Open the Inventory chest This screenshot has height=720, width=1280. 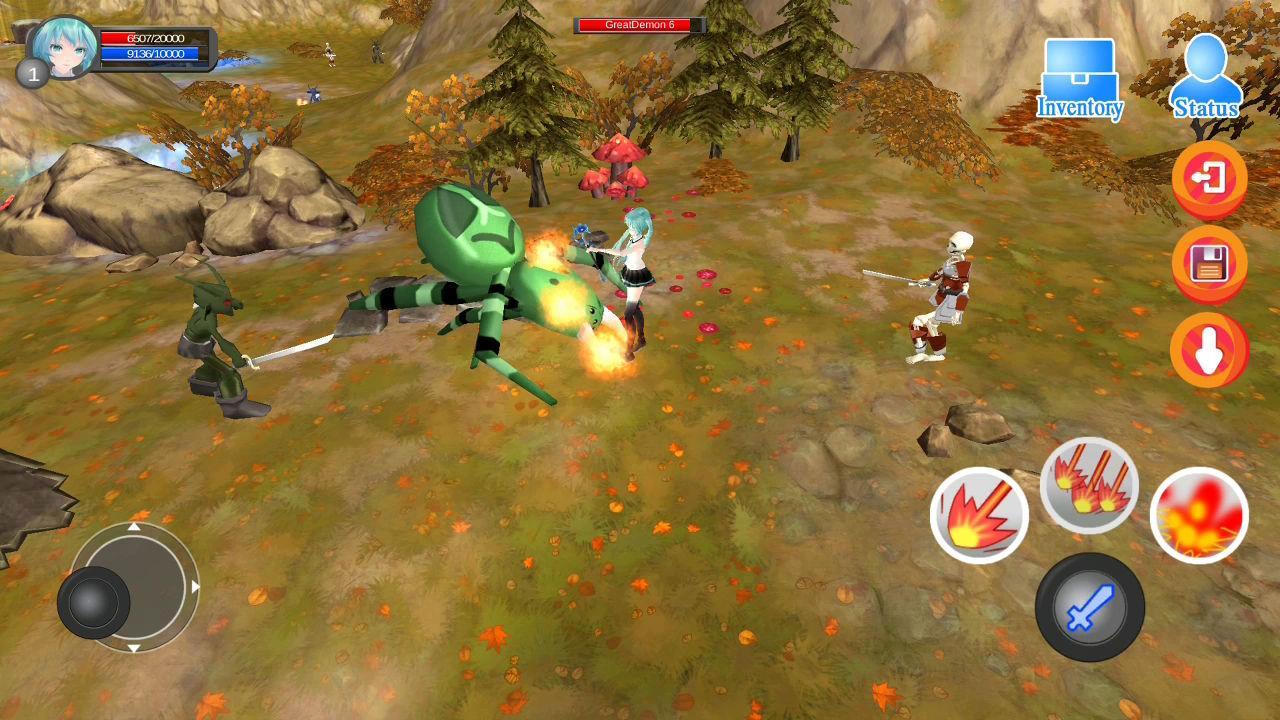pos(1079,78)
